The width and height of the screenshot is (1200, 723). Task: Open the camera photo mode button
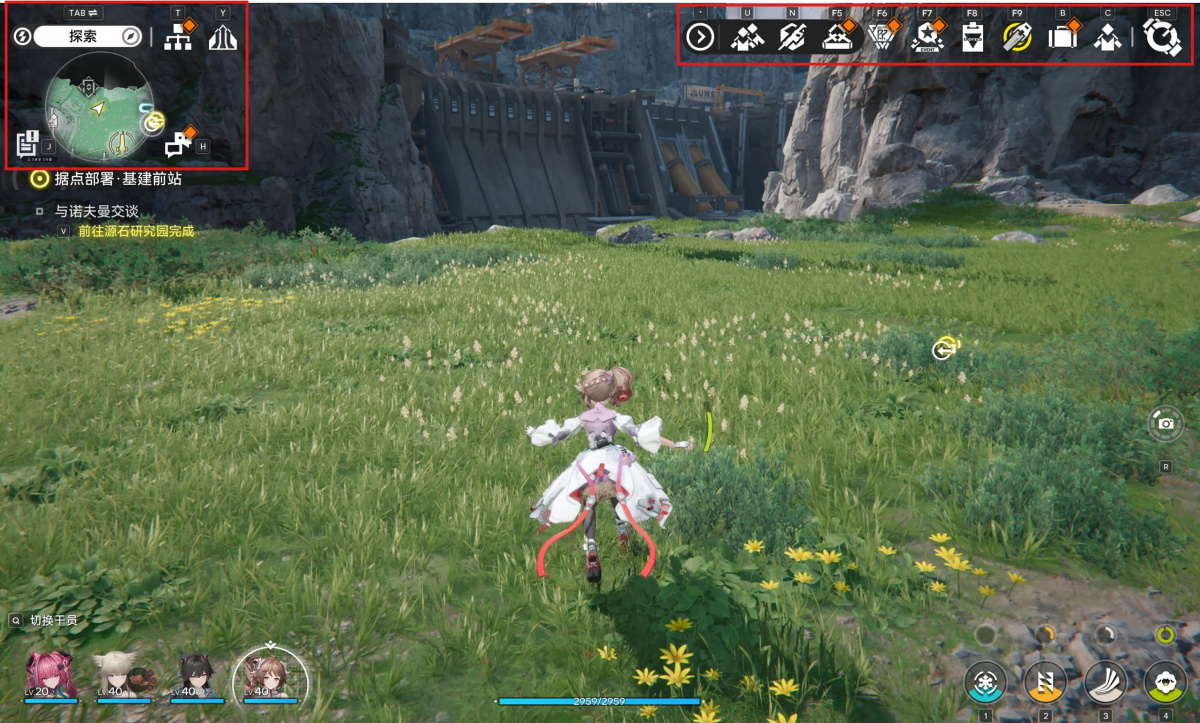(1165, 424)
